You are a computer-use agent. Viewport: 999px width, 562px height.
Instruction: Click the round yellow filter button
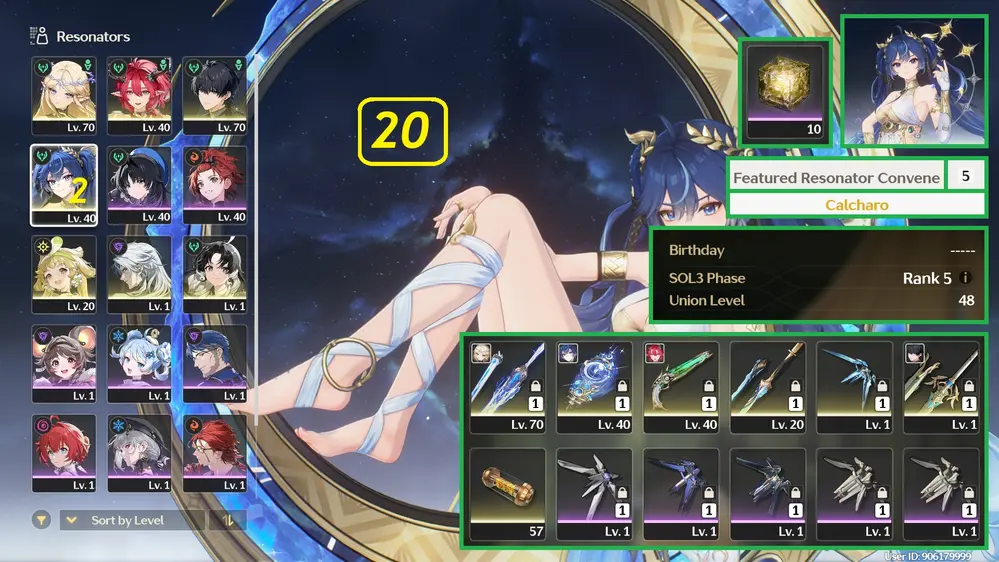point(41,520)
